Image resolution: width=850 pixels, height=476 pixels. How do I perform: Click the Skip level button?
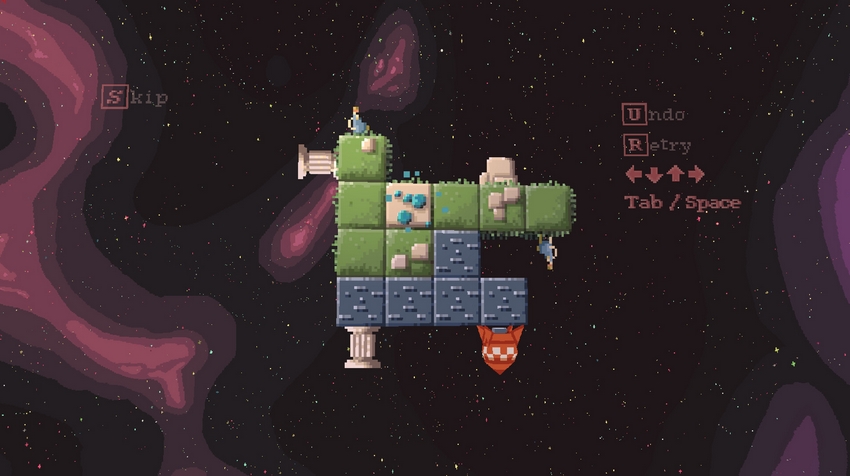[x=135, y=97]
